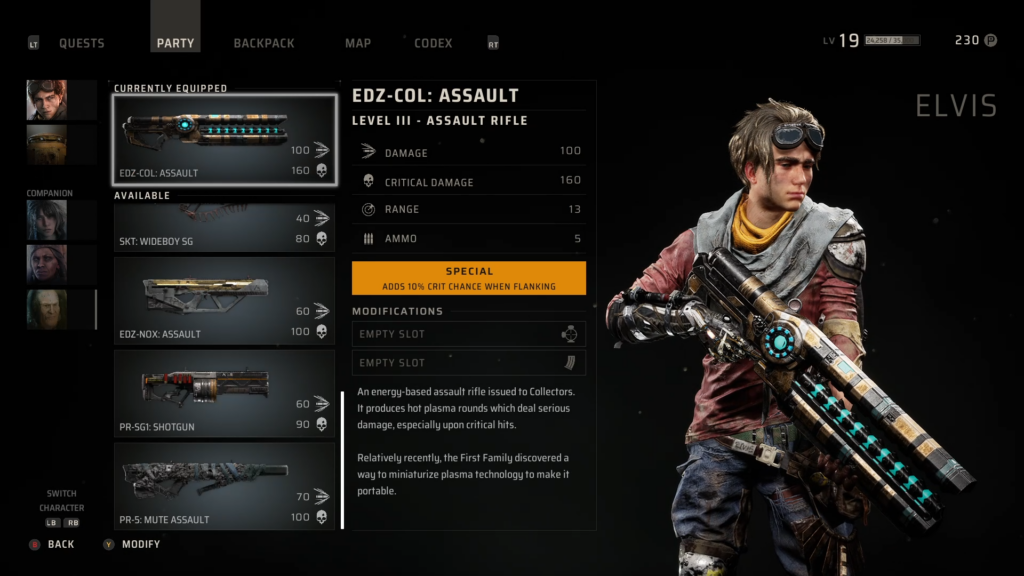This screenshot has width=1024, height=576.
Task: Open the empty scope modification slot
Action: (x=468, y=334)
